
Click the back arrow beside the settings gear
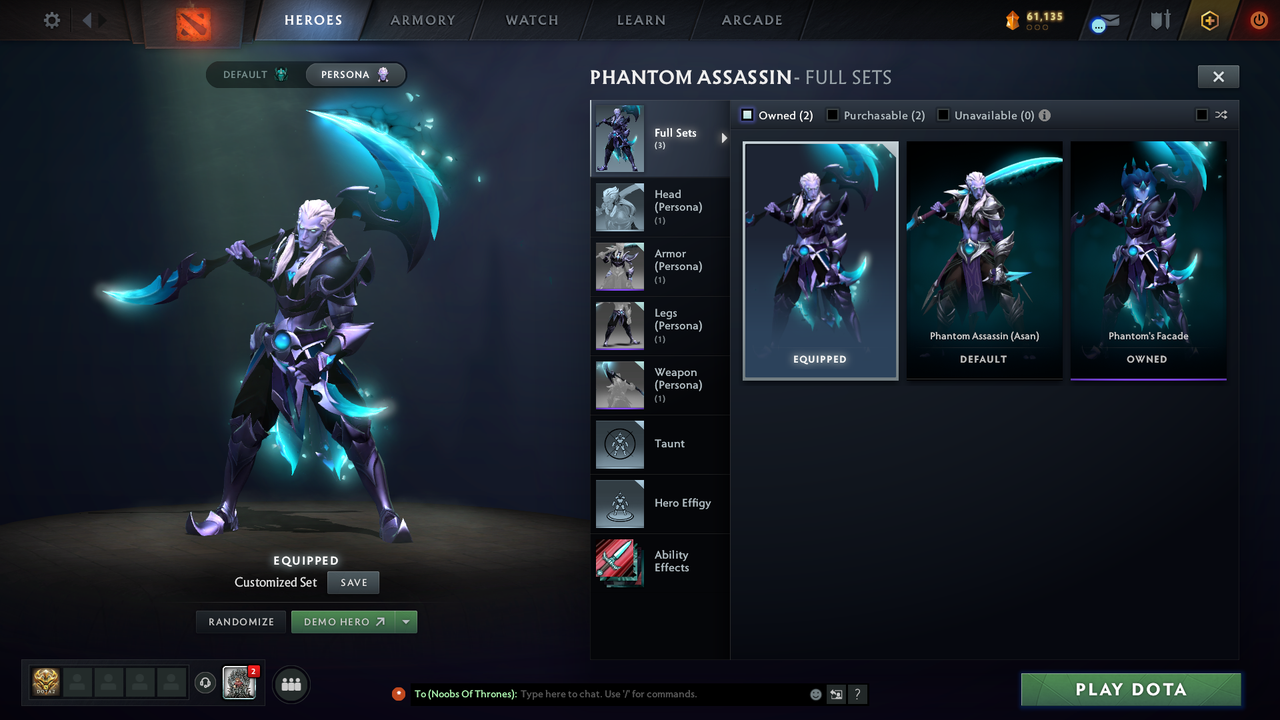pyautogui.click(x=85, y=20)
